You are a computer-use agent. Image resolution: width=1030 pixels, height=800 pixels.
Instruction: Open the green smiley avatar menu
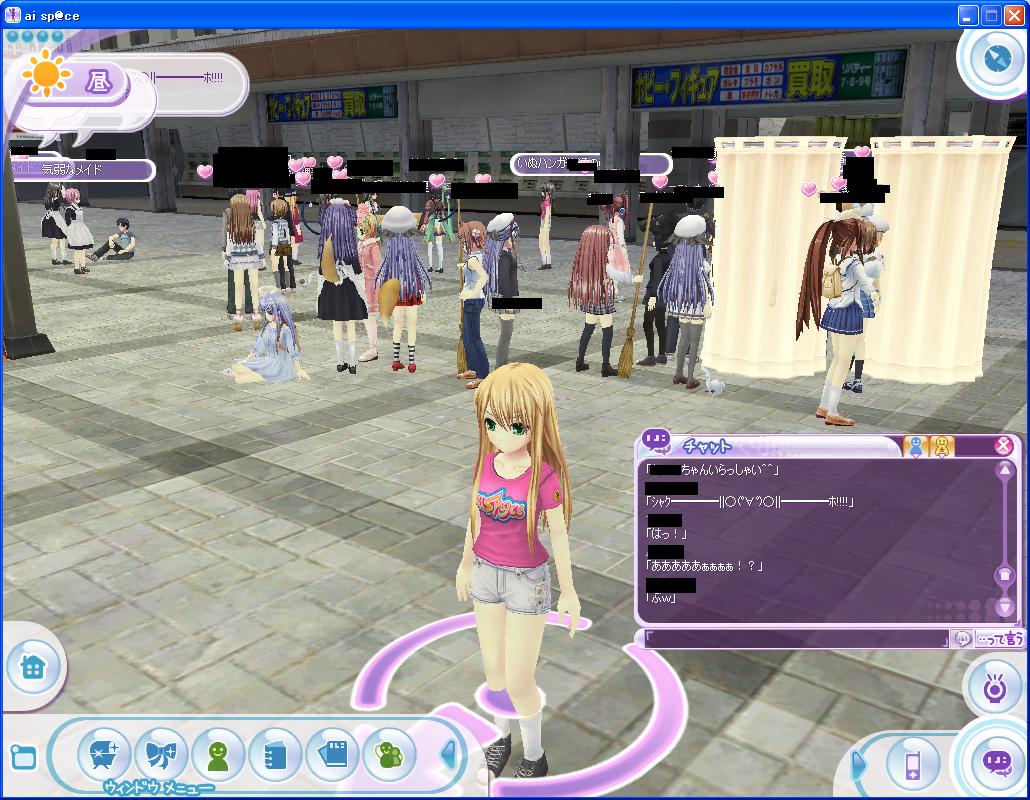pyautogui.click(x=217, y=754)
